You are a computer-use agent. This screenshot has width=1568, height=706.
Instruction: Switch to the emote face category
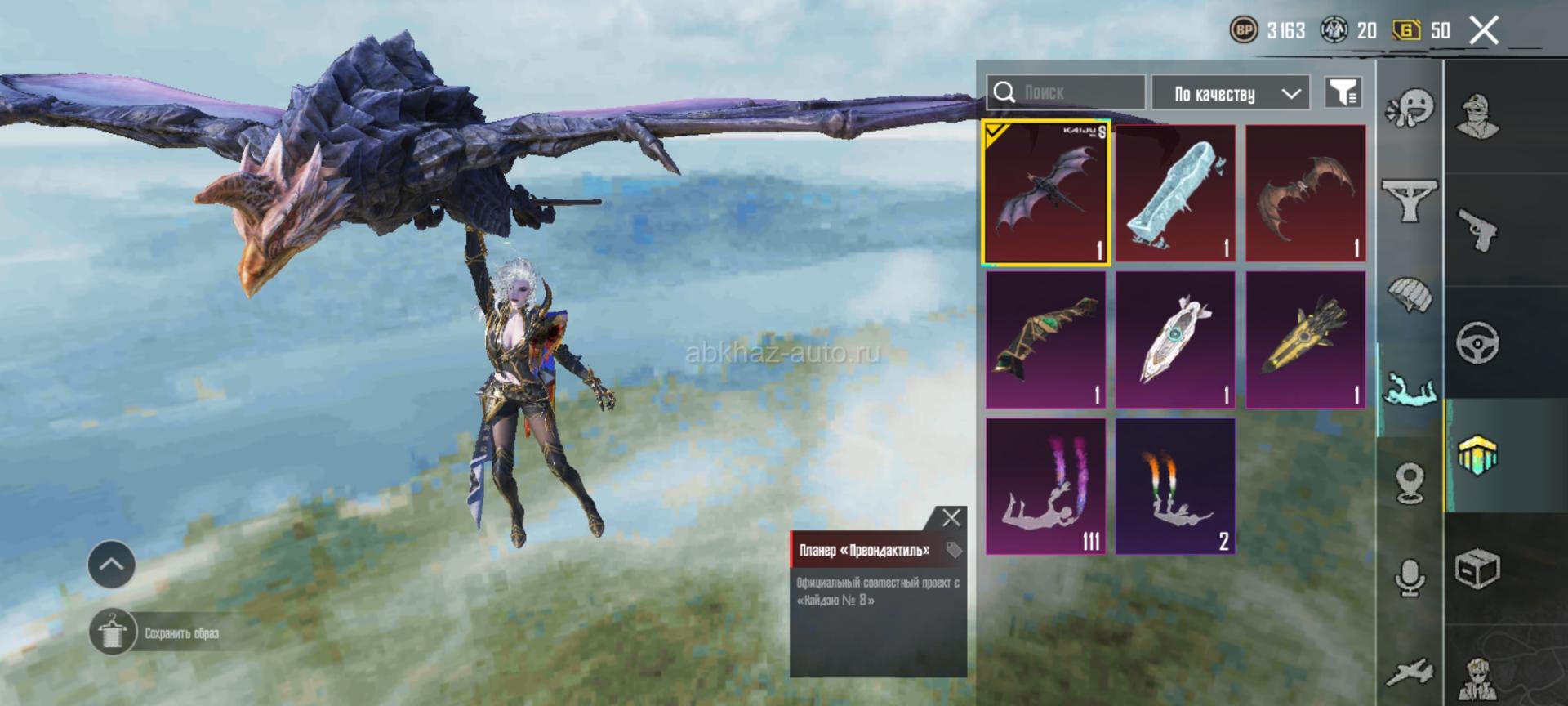1410,108
